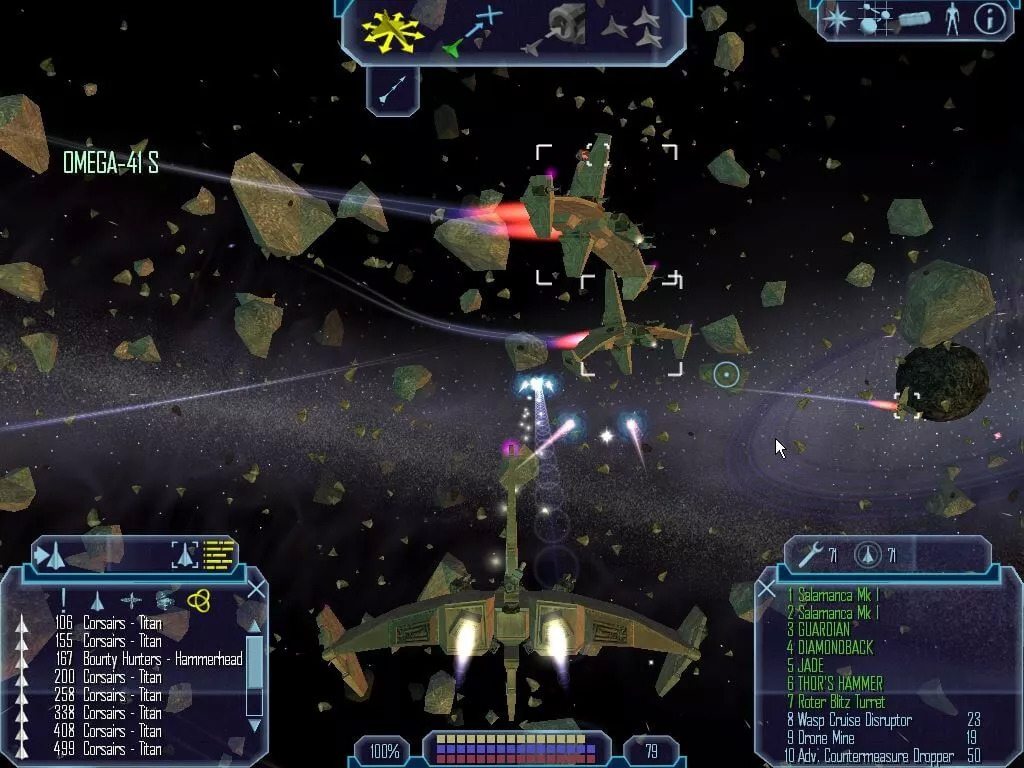
Task: Open the Nav Map star icon
Action: (x=836, y=18)
